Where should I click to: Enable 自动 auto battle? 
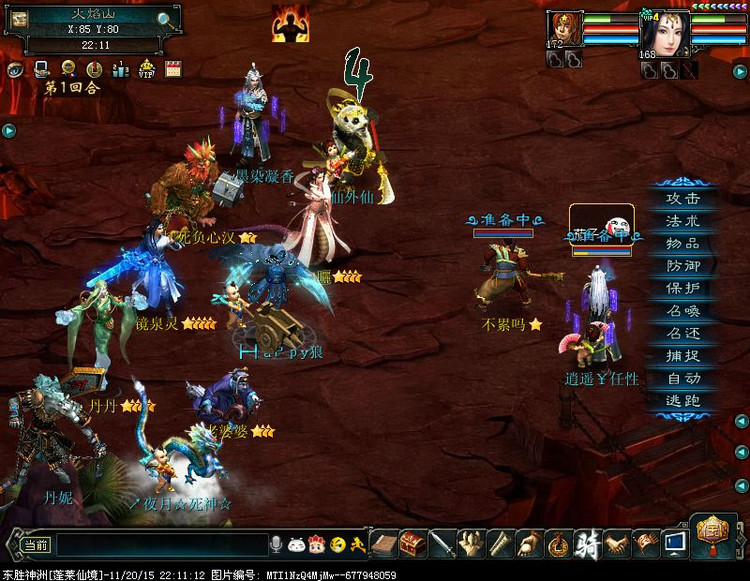coord(684,378)
